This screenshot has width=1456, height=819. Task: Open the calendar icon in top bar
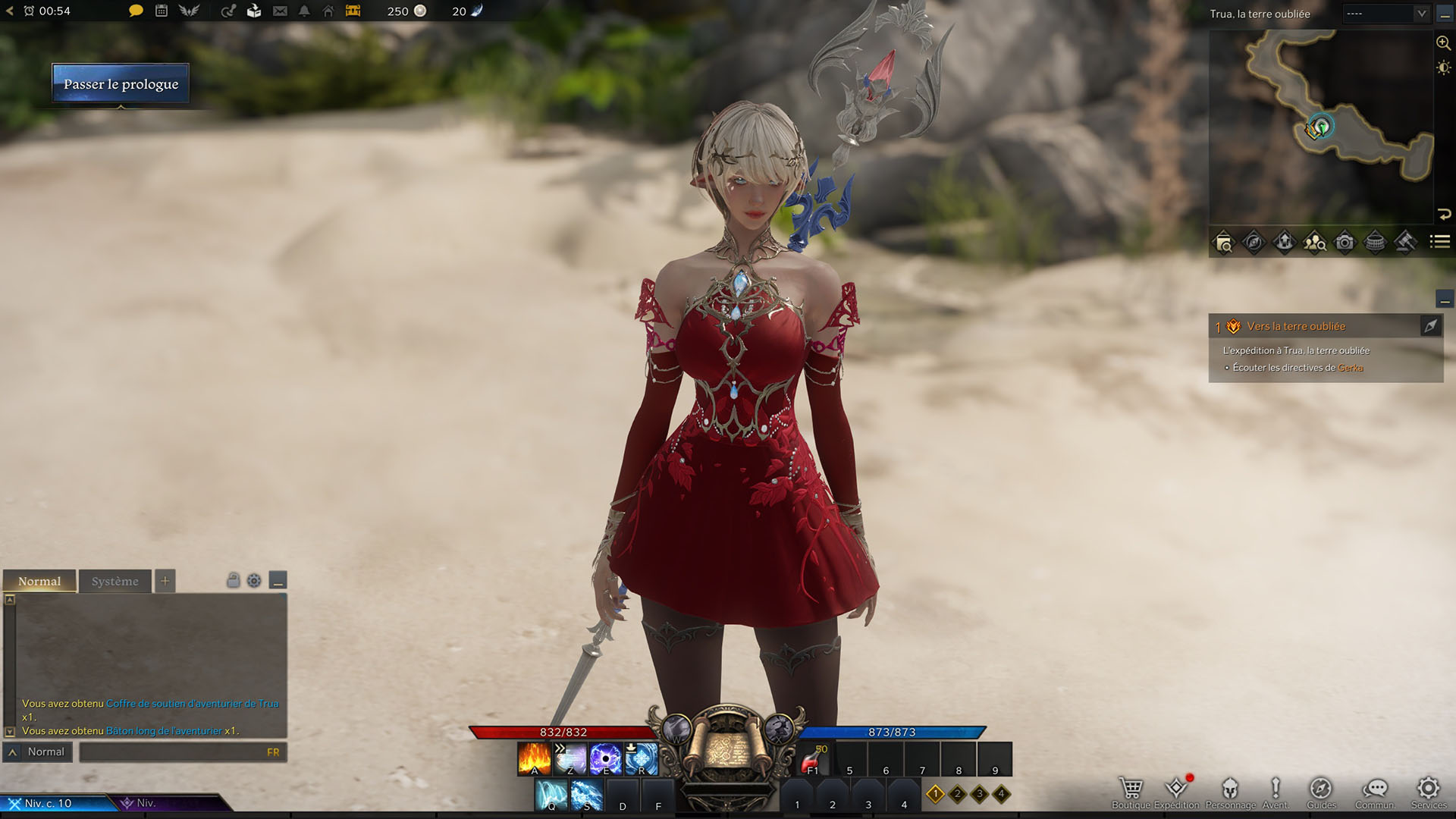pyautogui.click(x=162, y=11)
